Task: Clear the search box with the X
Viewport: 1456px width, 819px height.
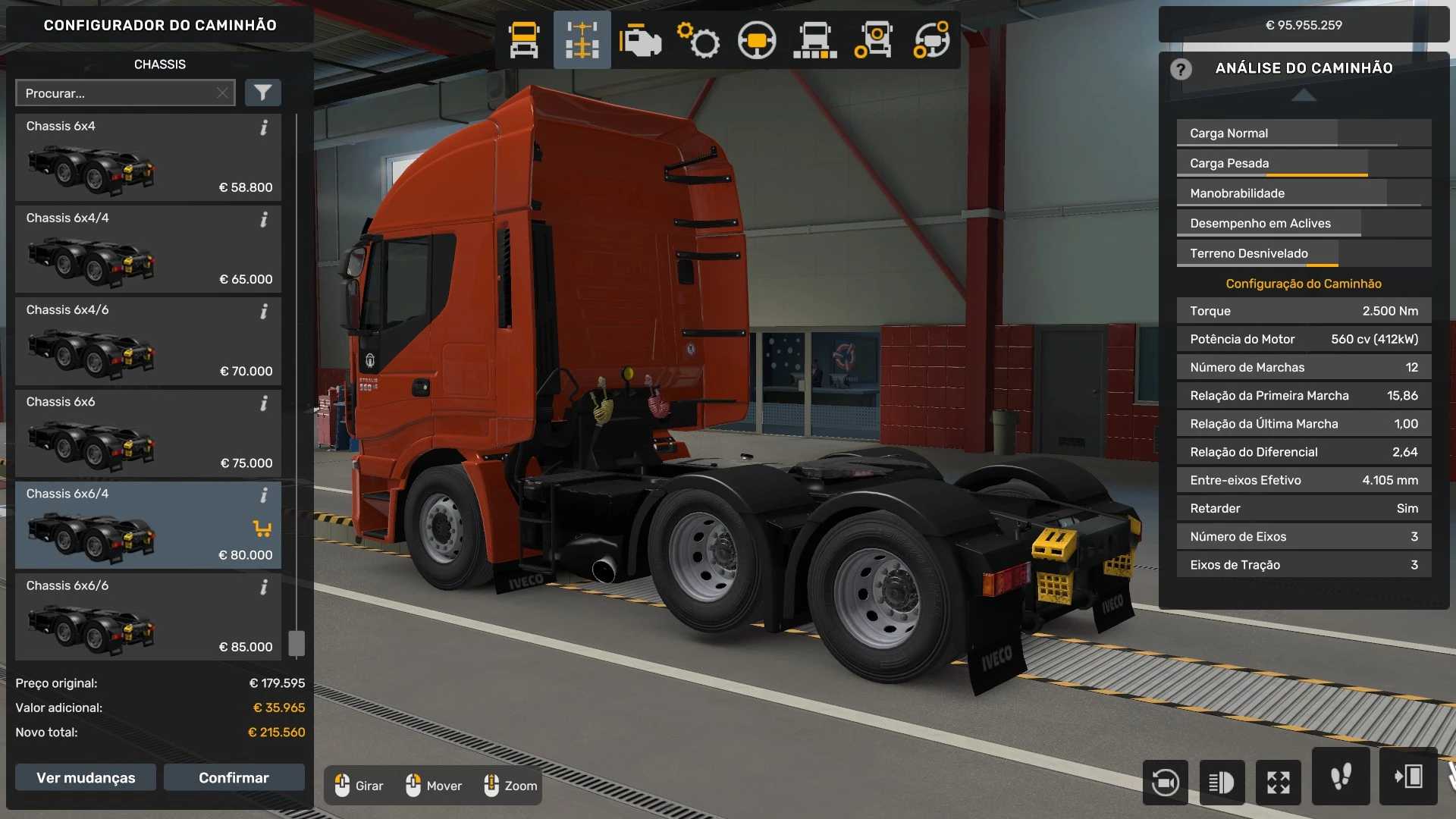Action: (x=222, y=93)
